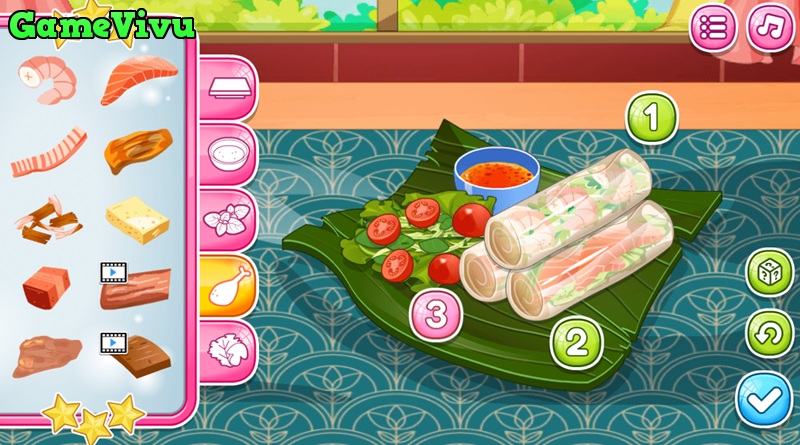Viewport: 800px width, 445px height.
Task: Select the green number 2 marker
Action: [577, 342]
